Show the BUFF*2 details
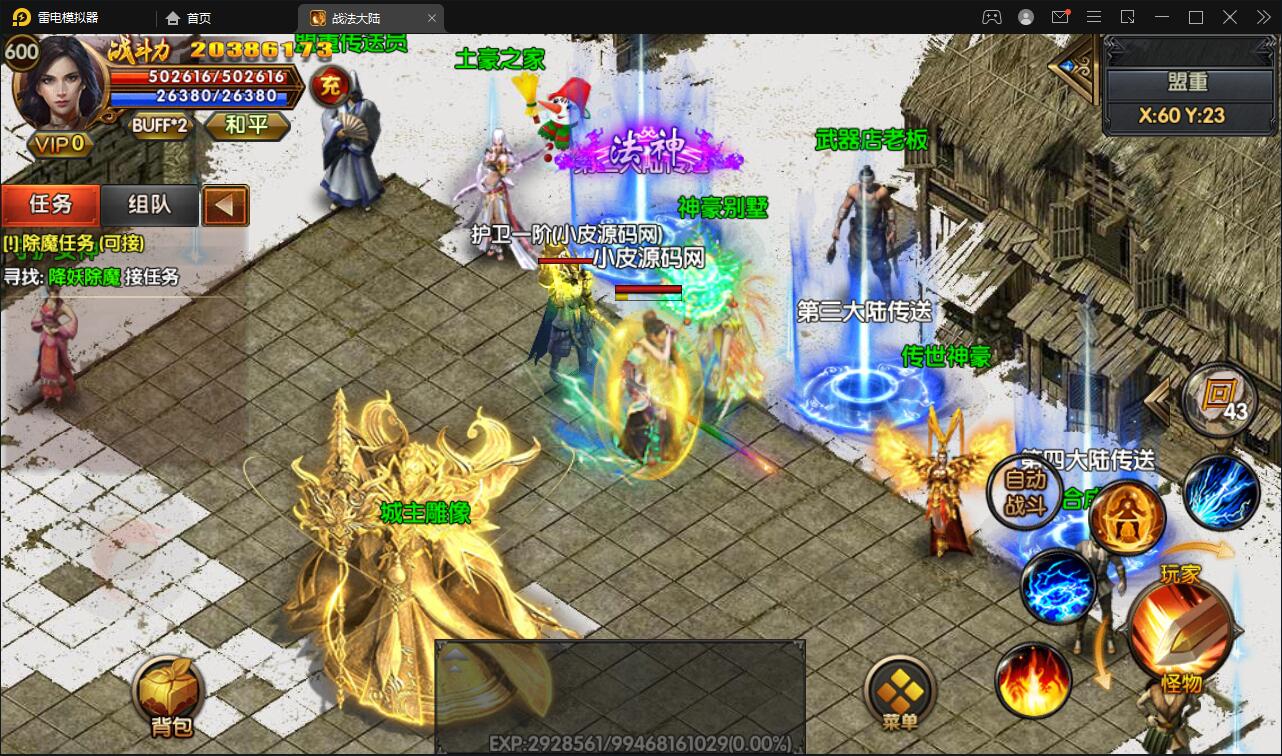Image resolution: width=1282 pixels, height=756 pixels. [x=160, y=126]
